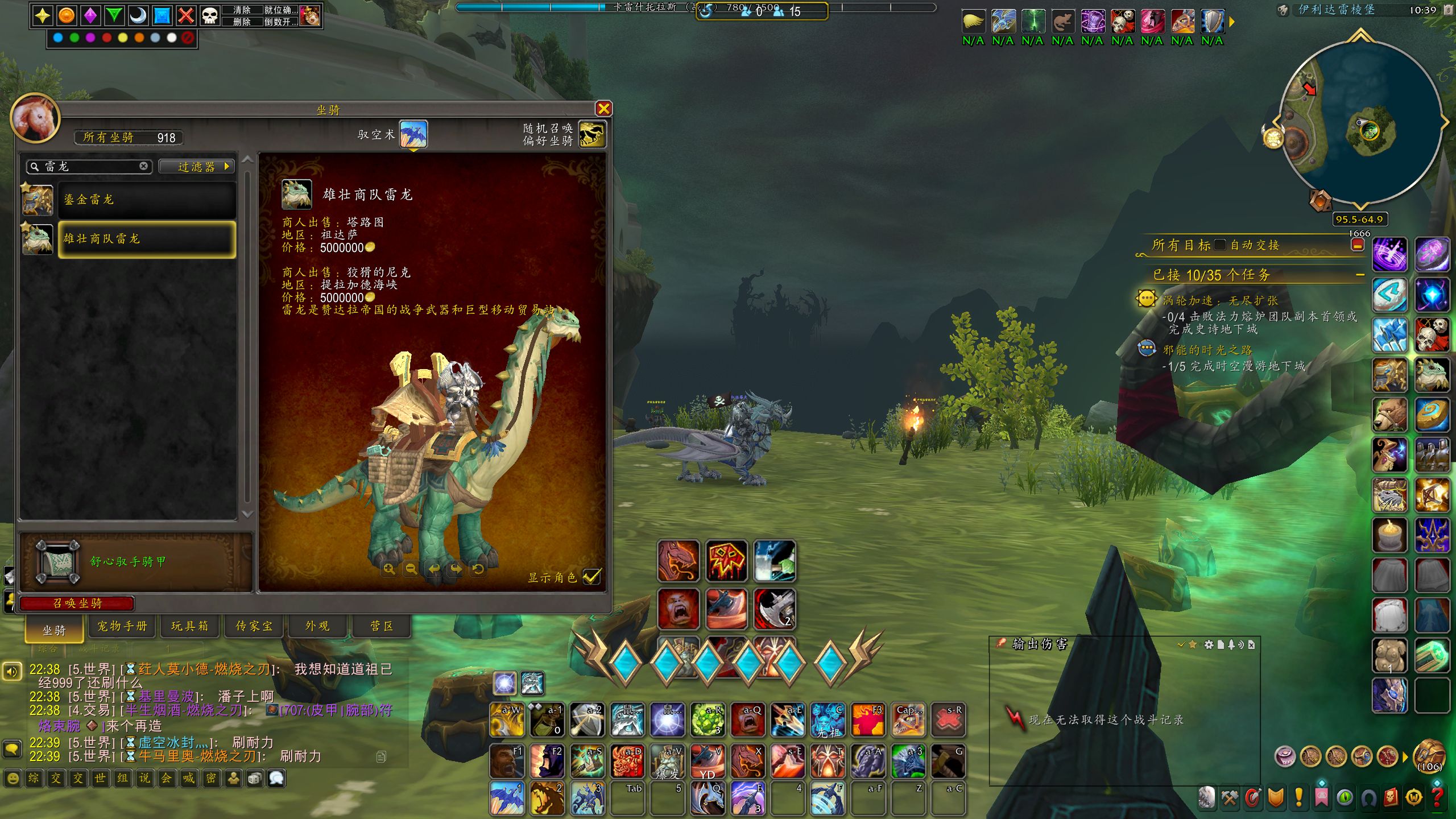Click the 召唤坐骑 summon button
Image resolution: width=1456 pixels, height=819 pixels.
77,603
